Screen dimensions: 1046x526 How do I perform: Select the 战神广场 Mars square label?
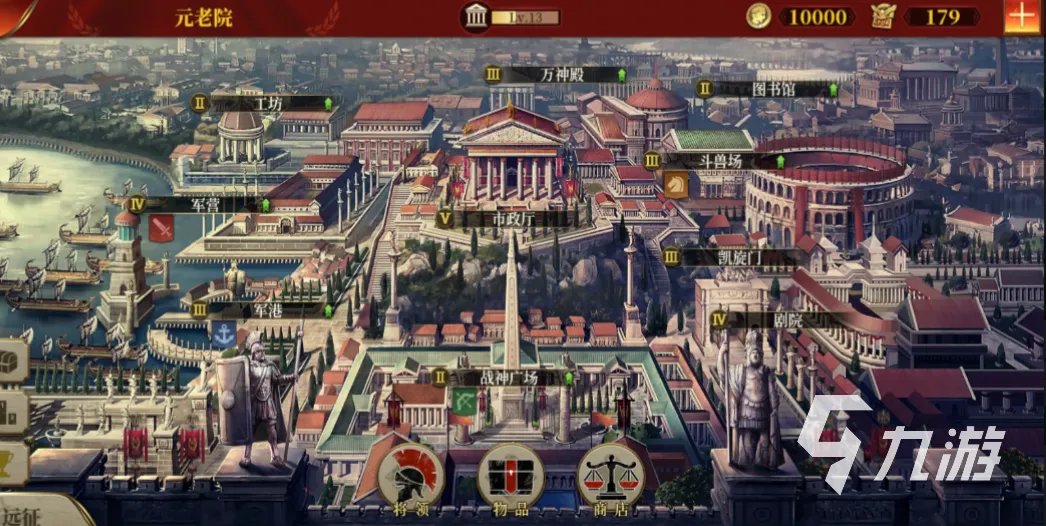coord(509,378)
